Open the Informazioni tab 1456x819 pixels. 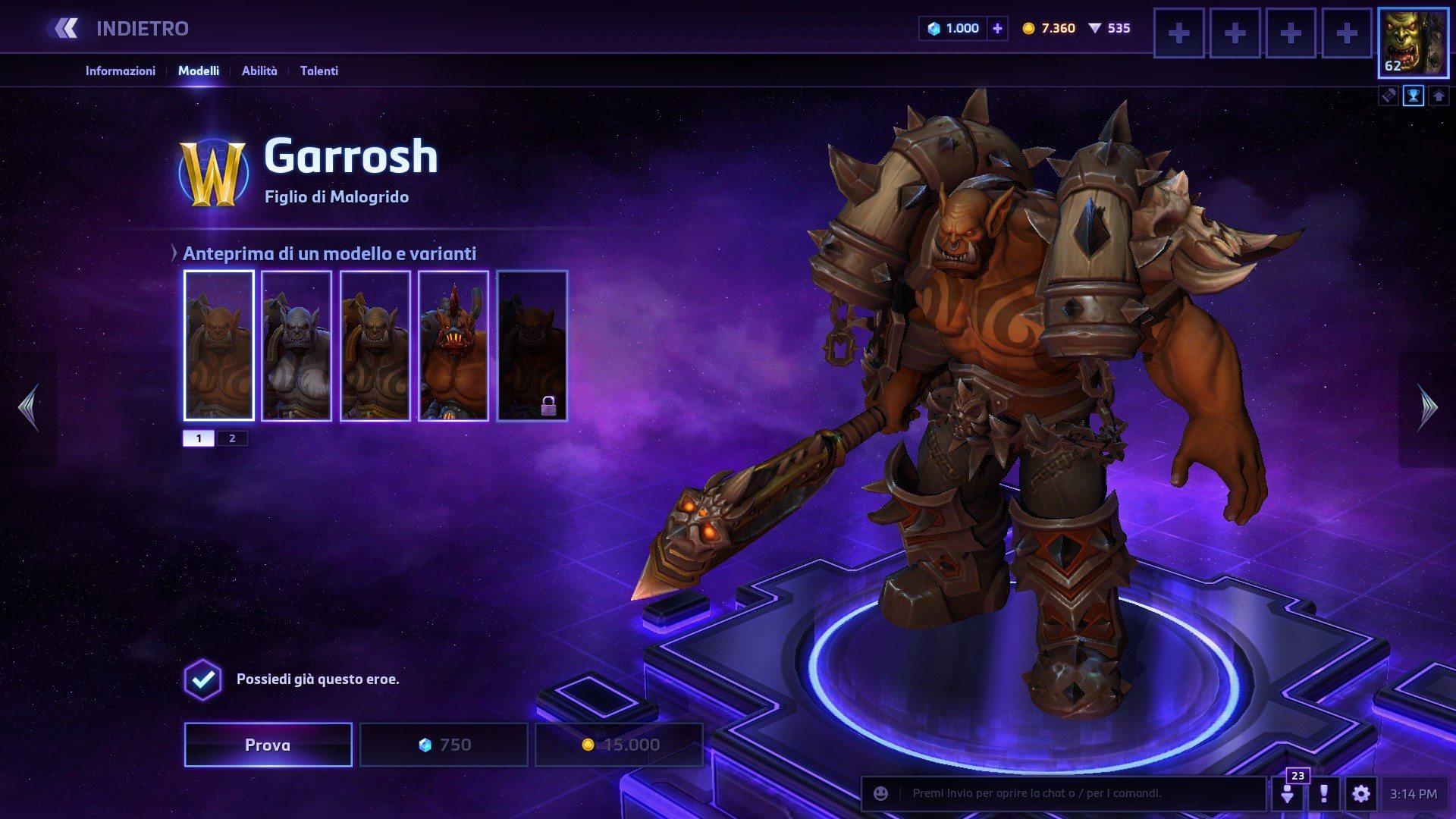(x=120, y=71)
